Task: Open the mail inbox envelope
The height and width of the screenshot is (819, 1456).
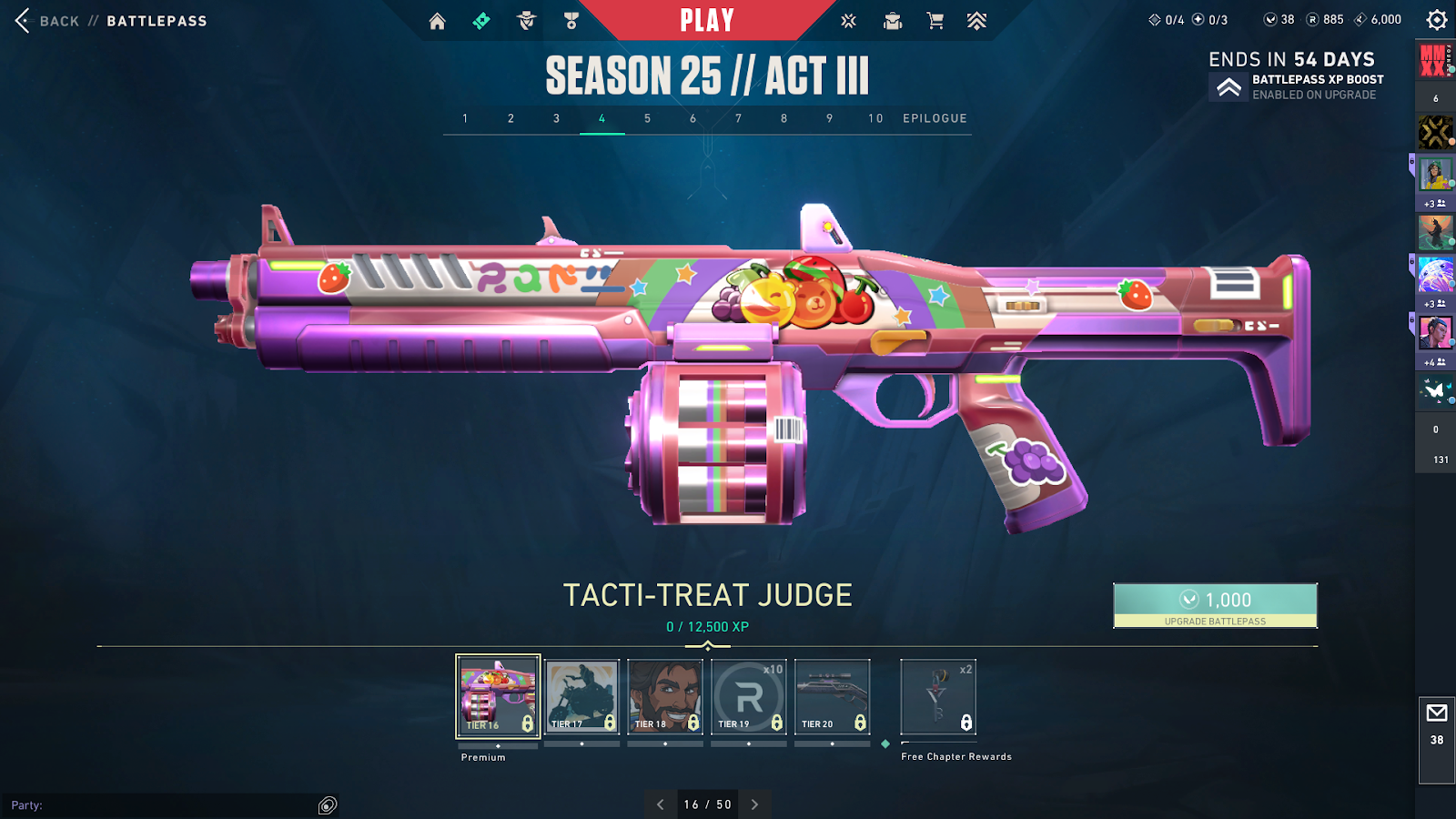Action: tap(1437, 713)
